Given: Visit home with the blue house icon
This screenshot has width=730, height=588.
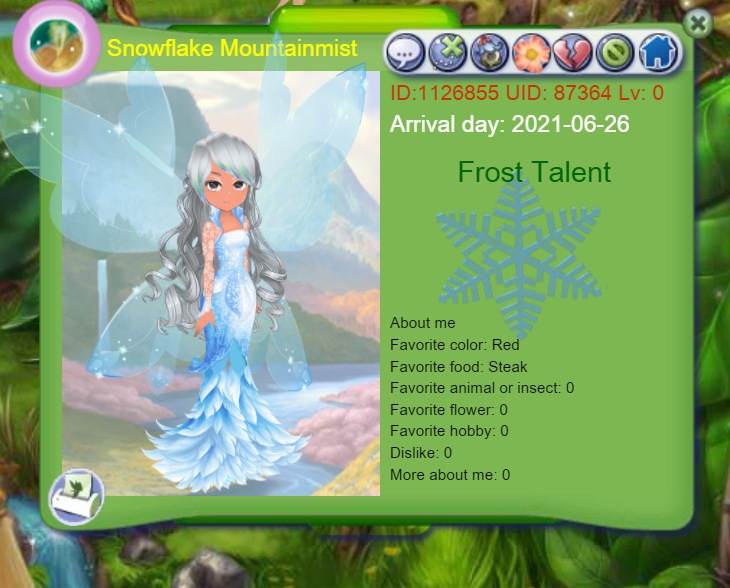Looking at the screenshot, I should 657,53.
